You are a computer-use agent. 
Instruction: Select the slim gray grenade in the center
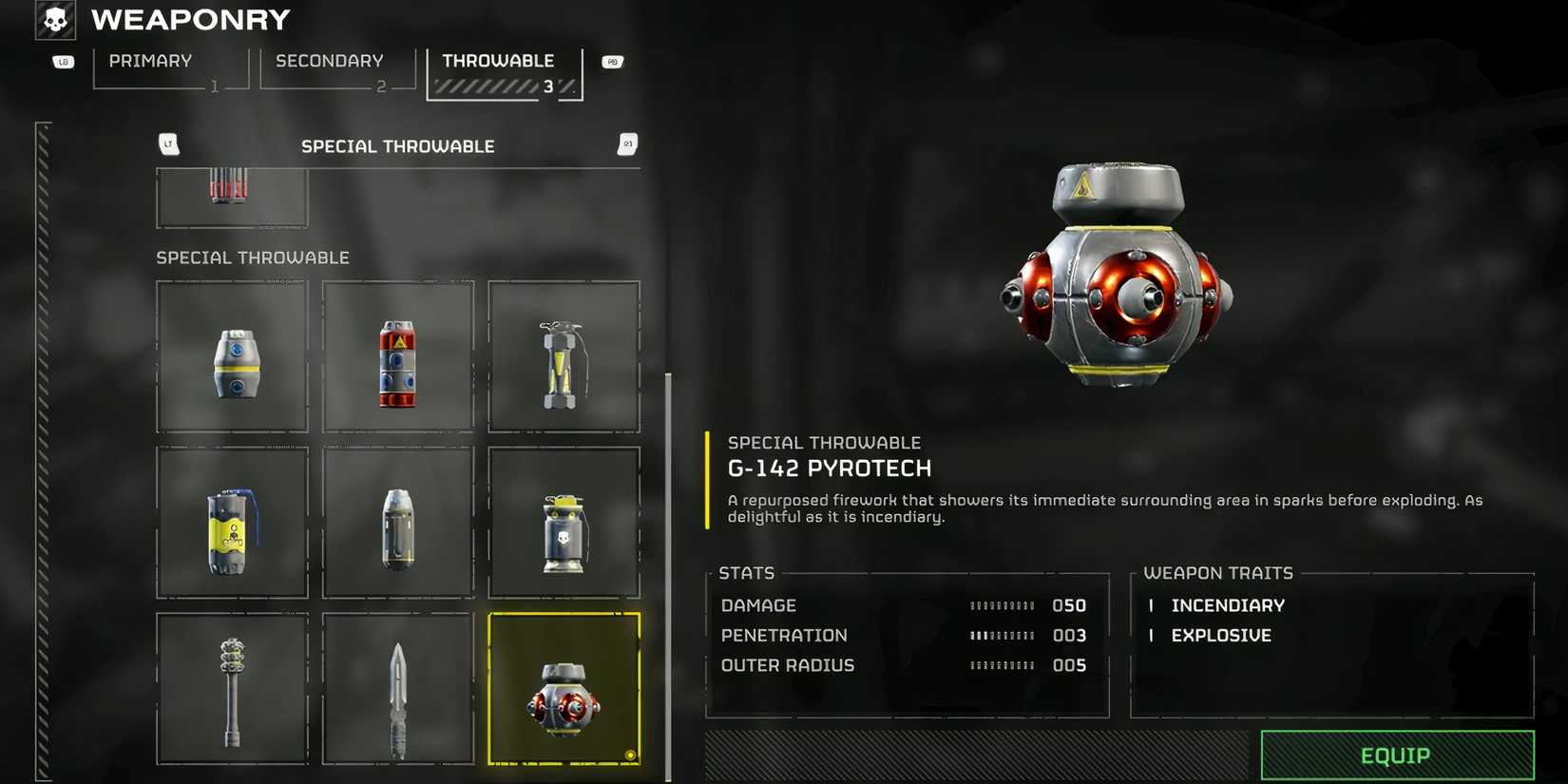click(397, 523)
